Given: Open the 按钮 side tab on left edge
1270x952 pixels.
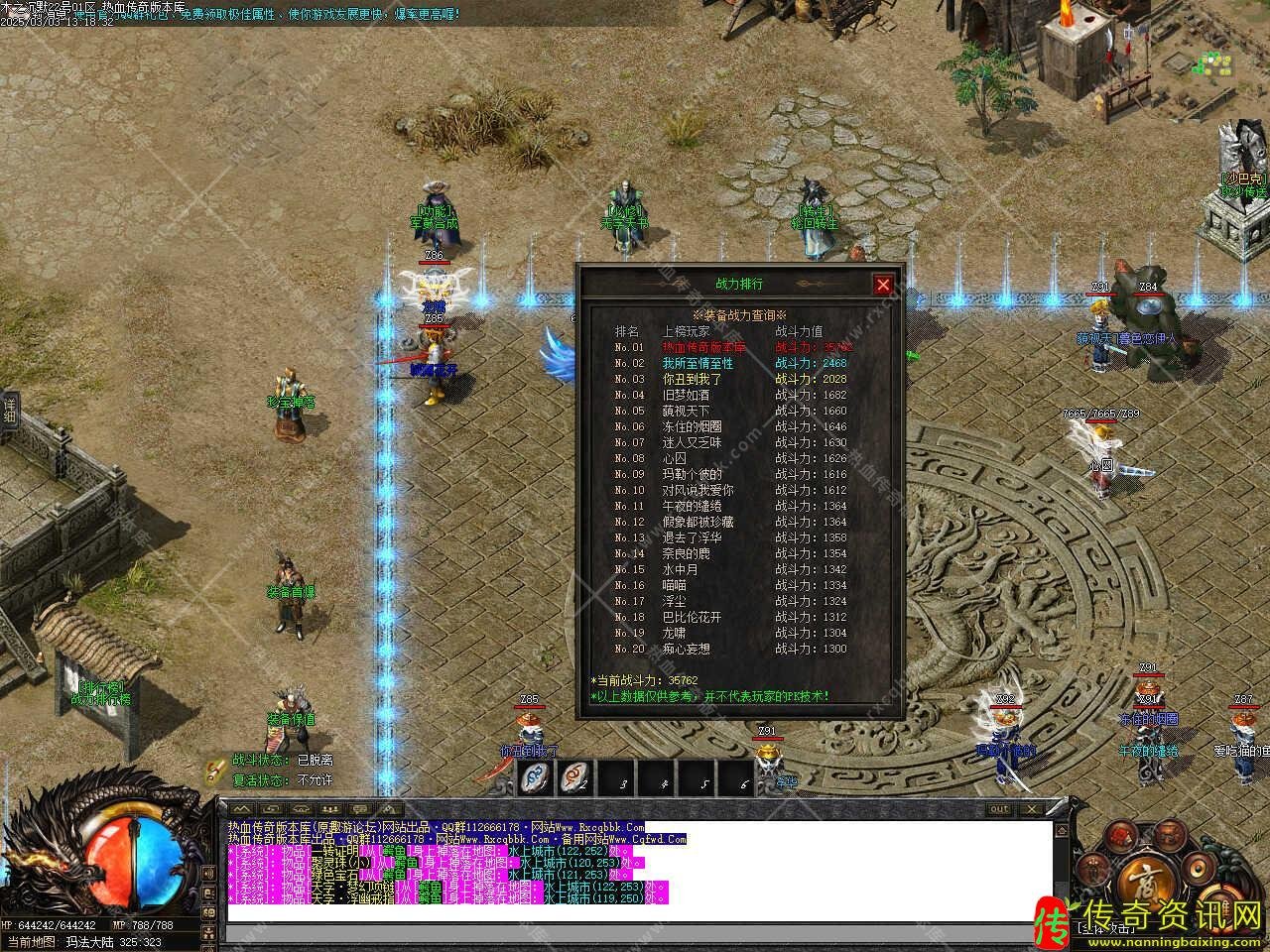Looking at the screenshot, I should pyautogui.click(x=10, y=412).
